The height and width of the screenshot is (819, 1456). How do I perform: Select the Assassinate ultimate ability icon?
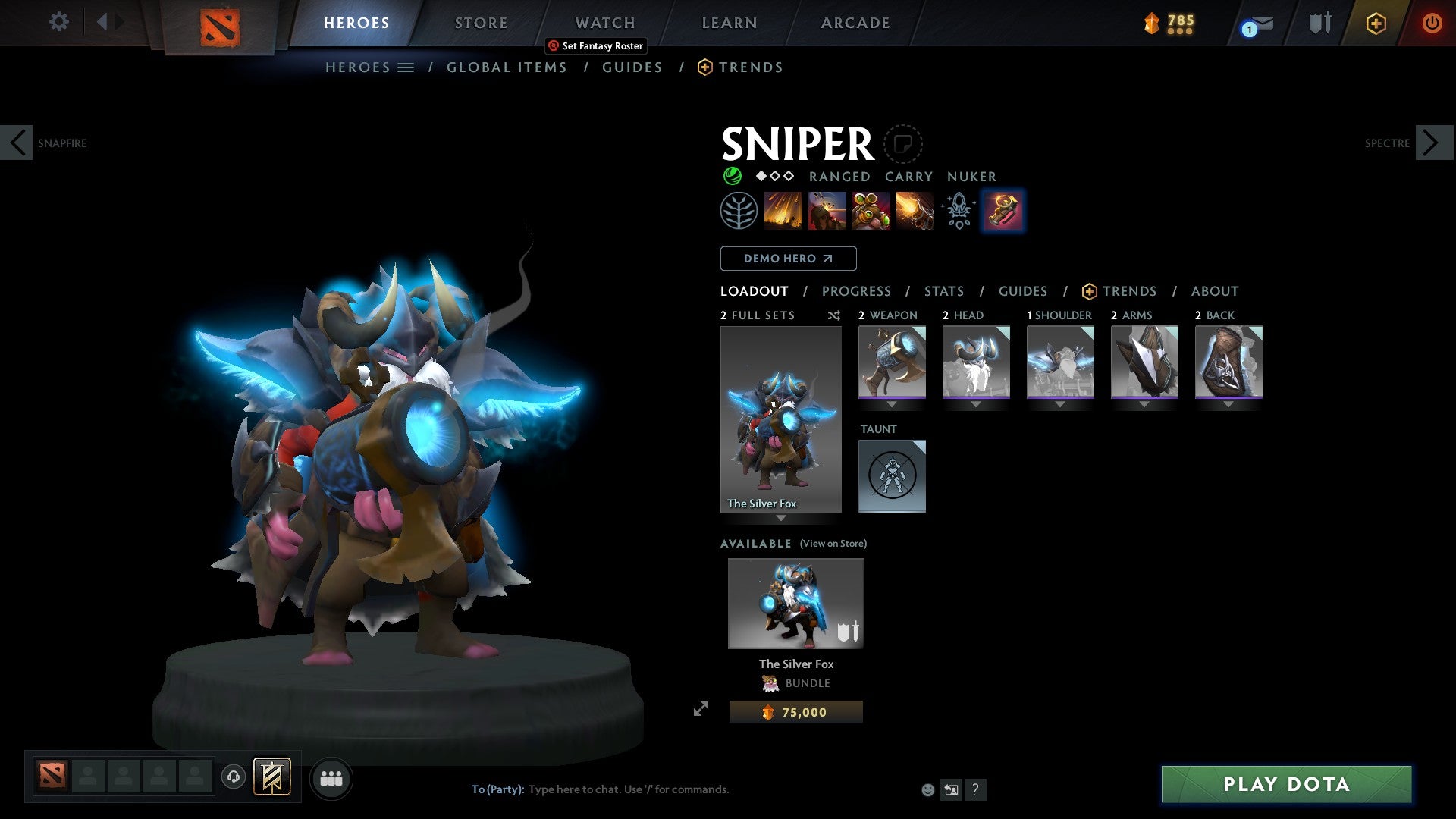click(x=915, y=210)
